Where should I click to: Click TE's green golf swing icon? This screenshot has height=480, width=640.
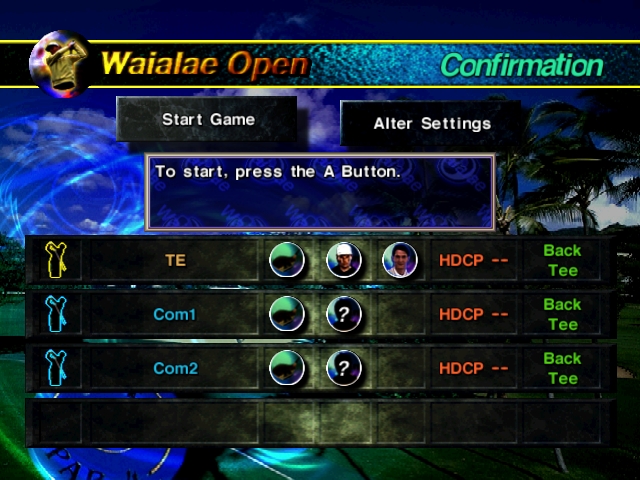287,261
